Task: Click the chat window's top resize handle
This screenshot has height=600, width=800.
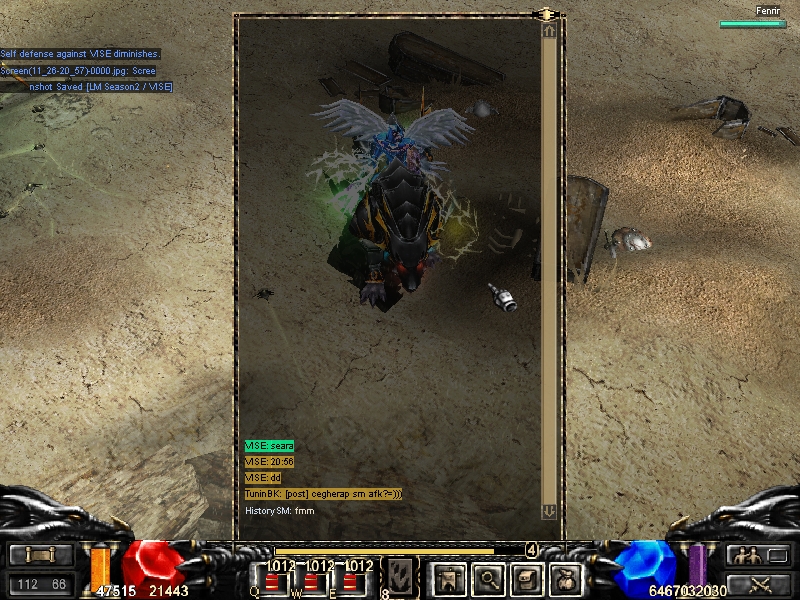Action: point(546,14)
